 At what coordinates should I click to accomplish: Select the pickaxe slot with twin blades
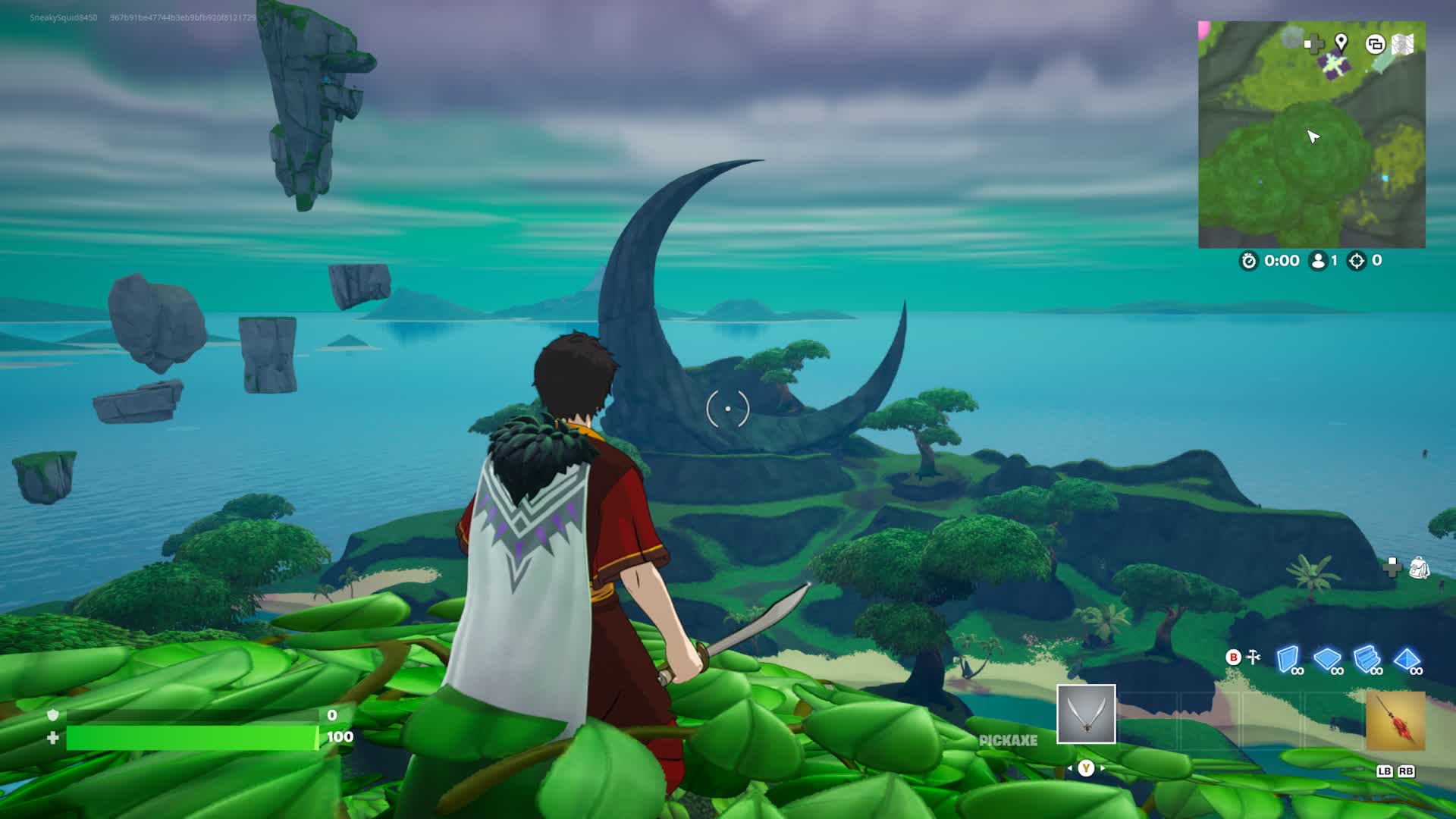tap(1086, 714)
